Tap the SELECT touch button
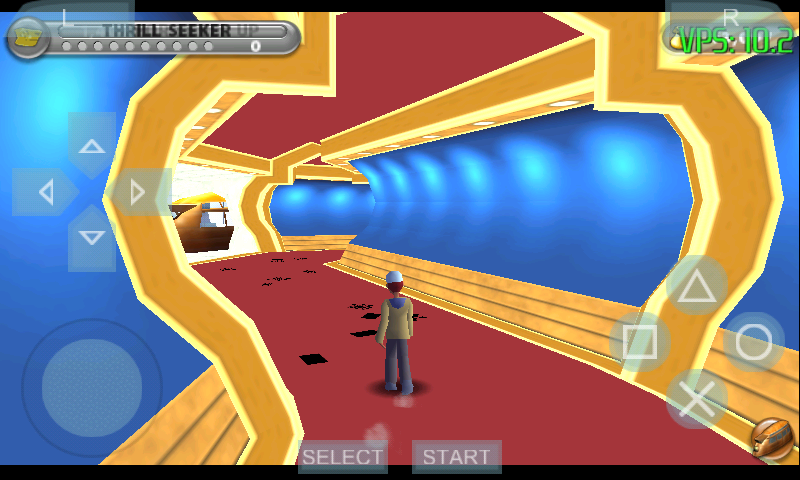This screenshot has height=480, width=800. point(342,457)
